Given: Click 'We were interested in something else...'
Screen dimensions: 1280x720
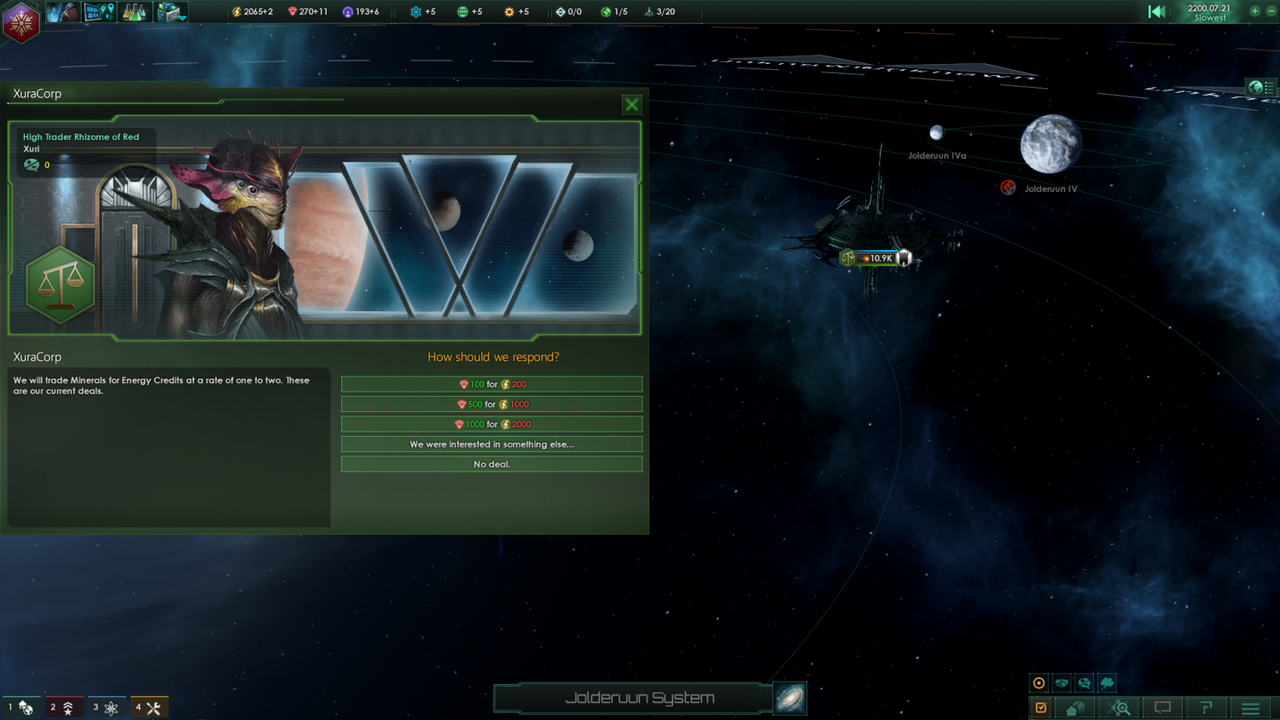Looking at the screenshot, I should 491,444.
